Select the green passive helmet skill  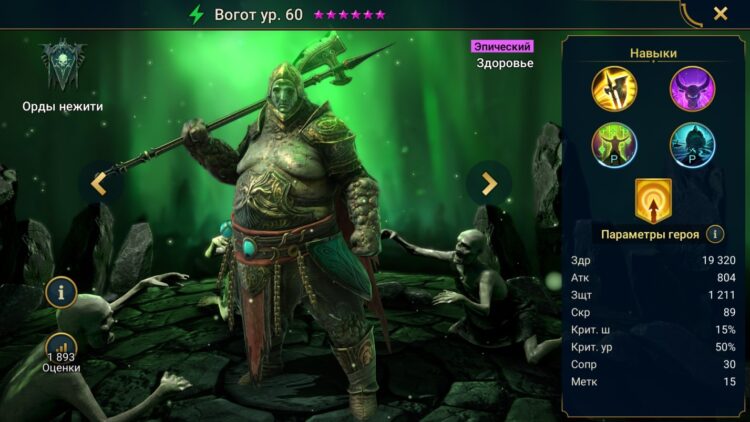[x=614, y=144]
